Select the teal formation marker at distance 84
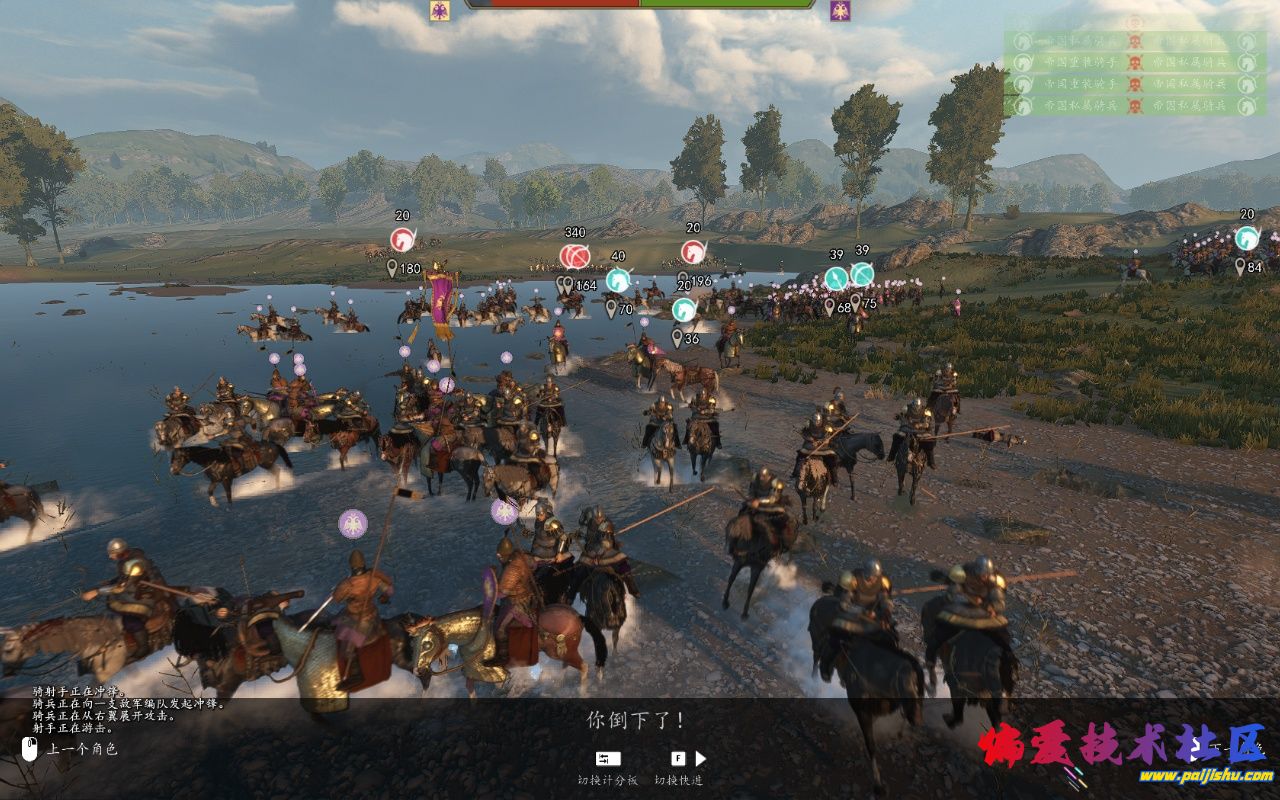Screen dimensions: 1280x800 (1246, 239)
